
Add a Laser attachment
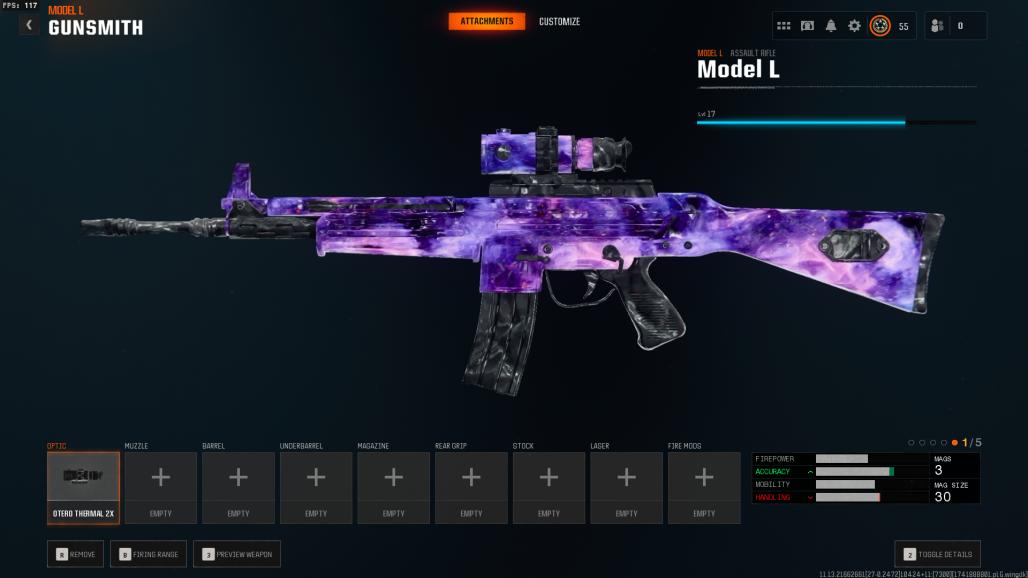pos(626,487)
